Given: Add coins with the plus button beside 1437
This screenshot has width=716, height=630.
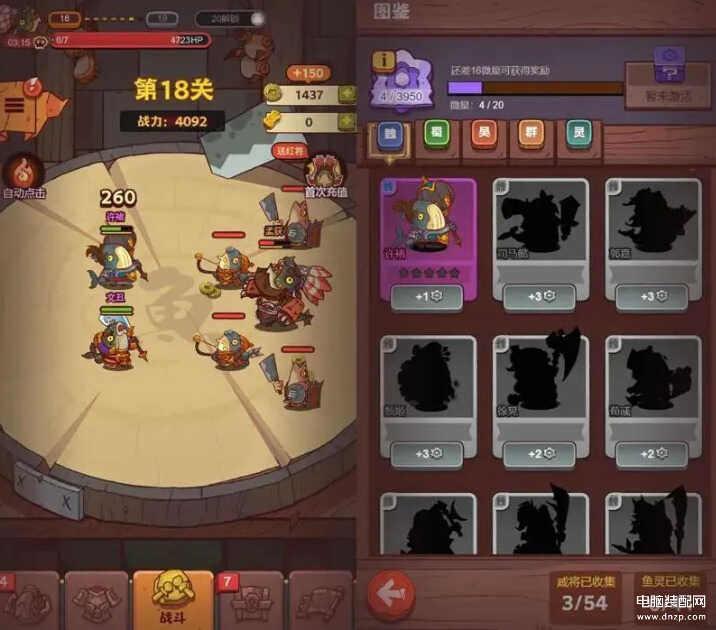Looking at the screenshot, I should (x=347, y=94).
